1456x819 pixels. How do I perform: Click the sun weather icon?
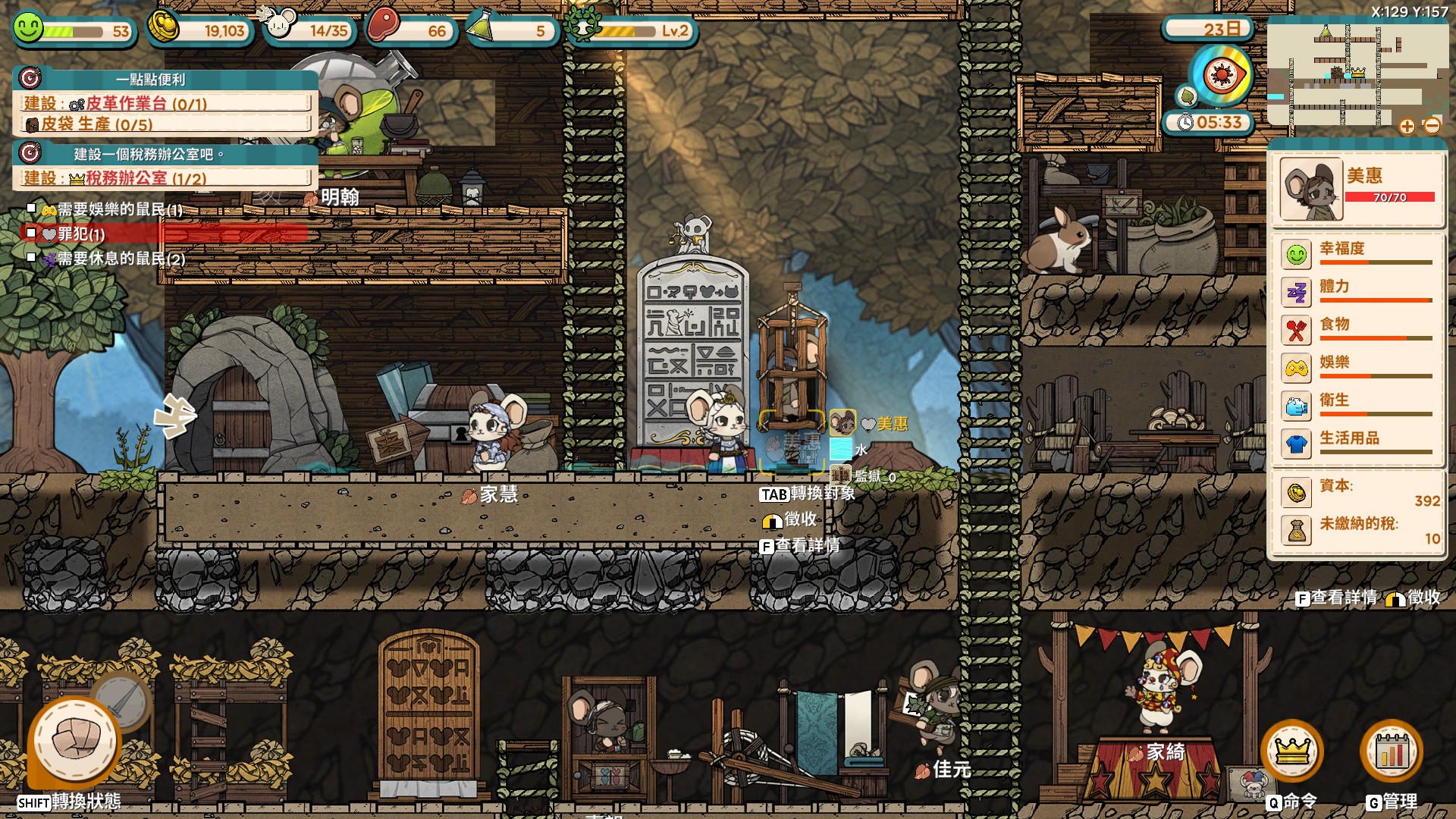(x=1221, y=76)
